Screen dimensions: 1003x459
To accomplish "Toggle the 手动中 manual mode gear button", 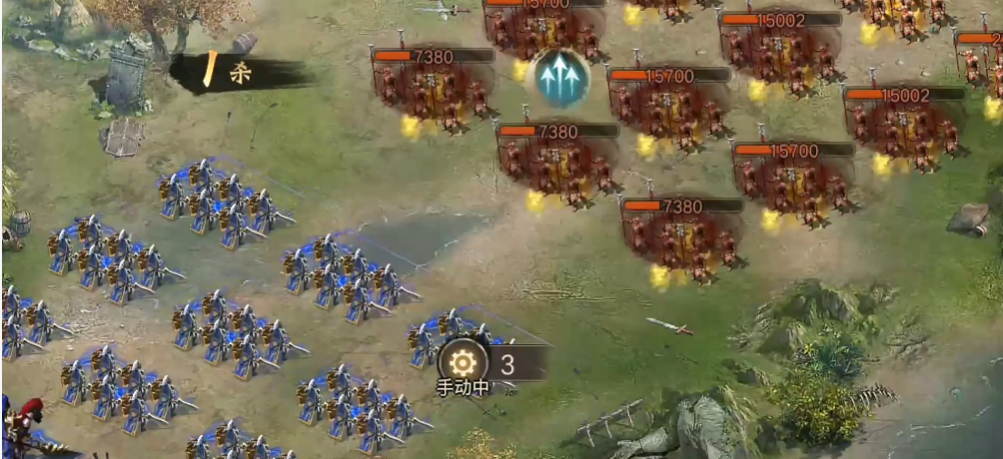I will point(463,362).
